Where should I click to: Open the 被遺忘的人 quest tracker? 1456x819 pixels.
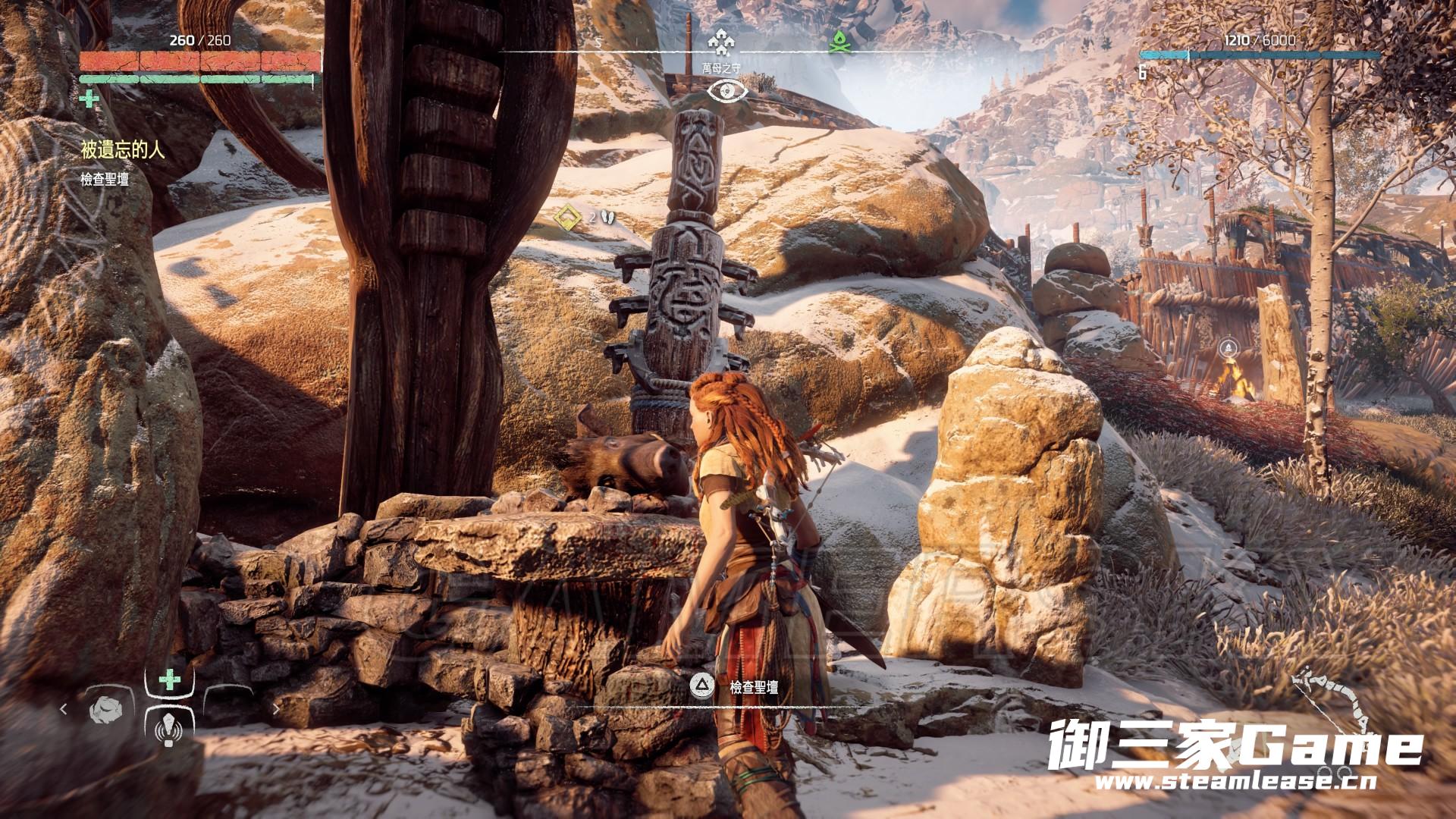click(x=123, y=149)
